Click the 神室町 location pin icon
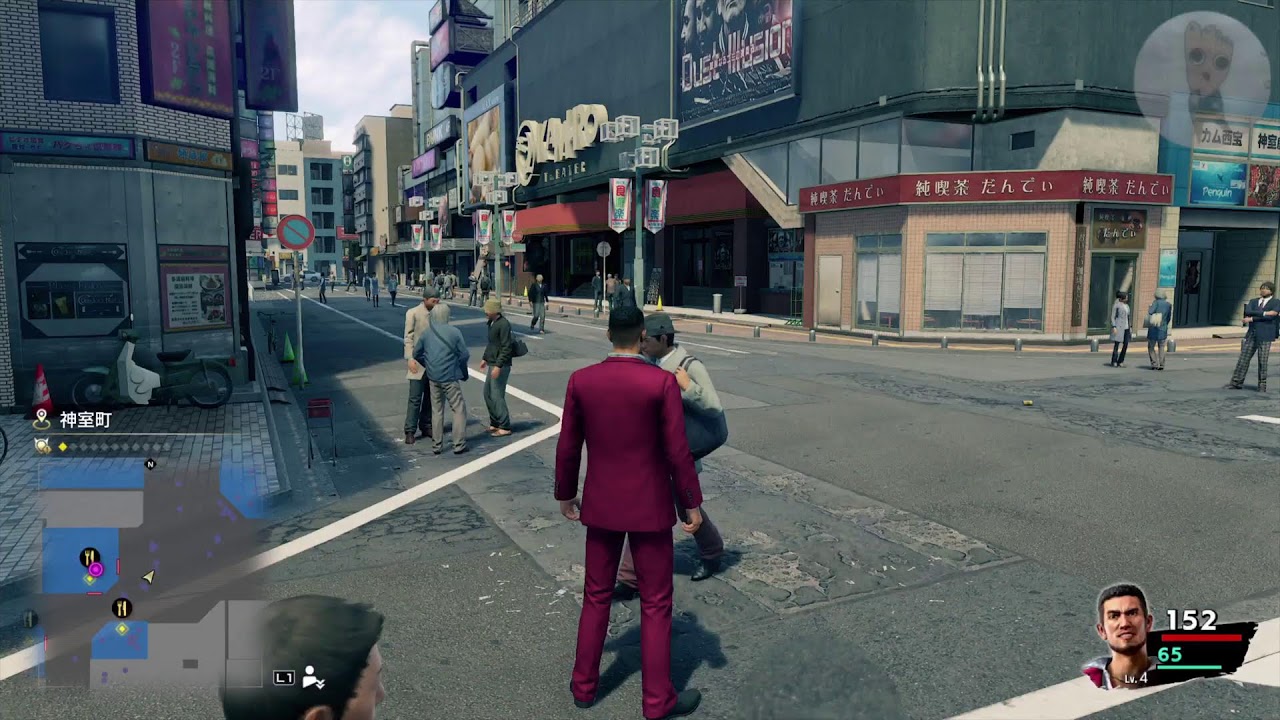The image size is (1280, 720). click(x=41, y=419)
